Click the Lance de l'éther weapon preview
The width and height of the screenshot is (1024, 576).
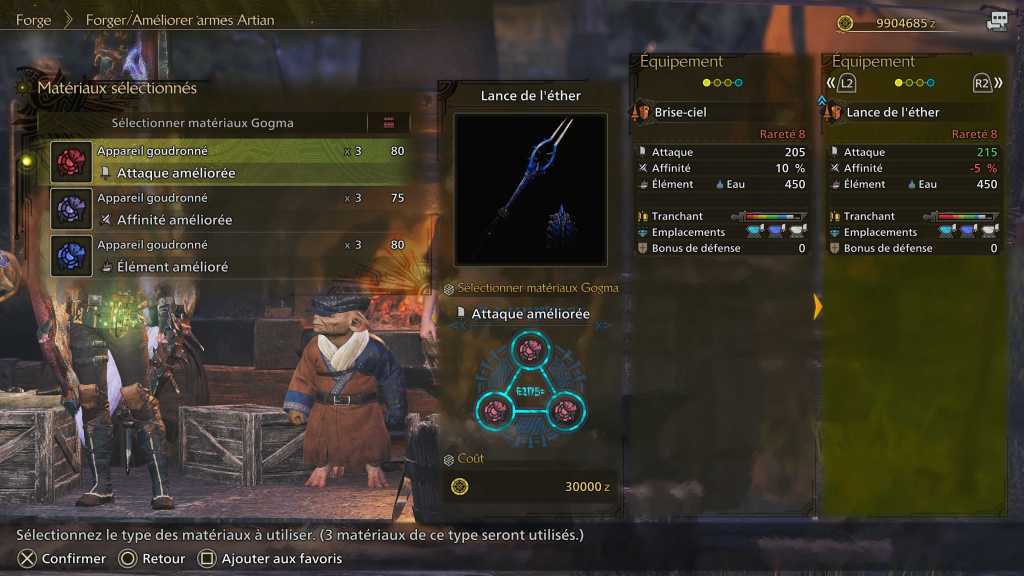point(530,189)
